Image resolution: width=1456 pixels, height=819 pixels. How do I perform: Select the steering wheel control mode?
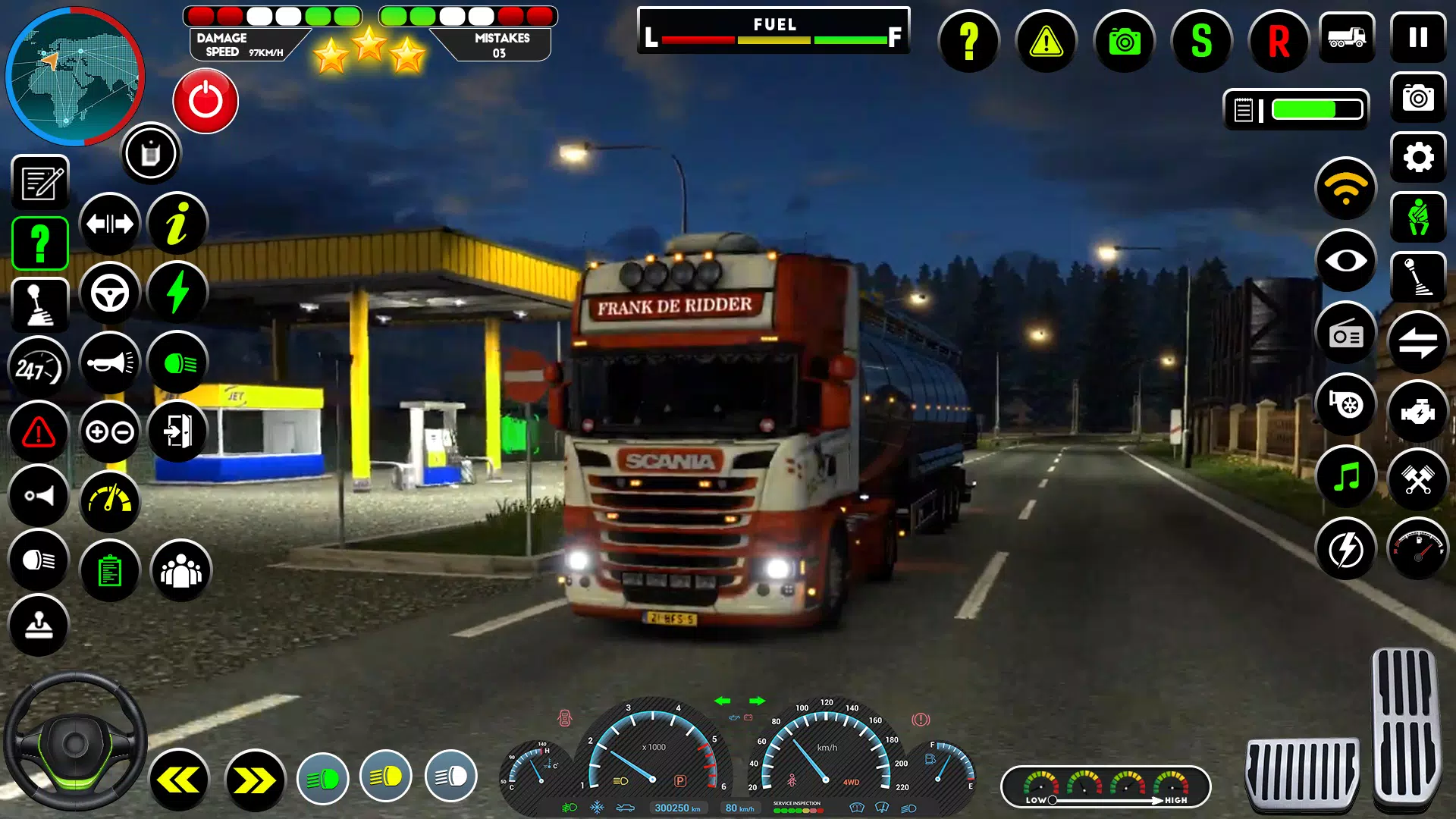[110, 293]
